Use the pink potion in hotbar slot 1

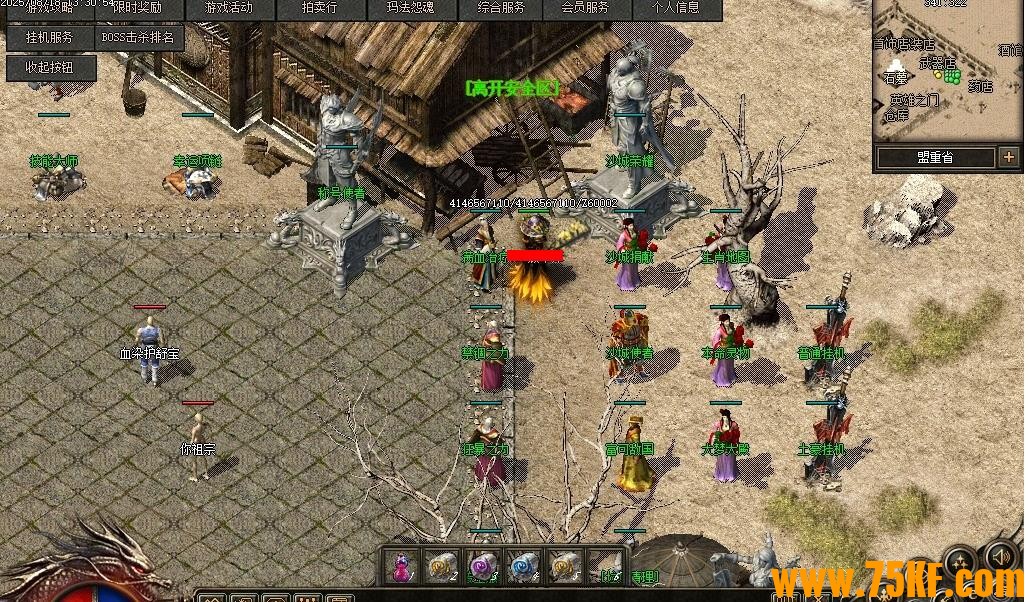tap(402, 567)
